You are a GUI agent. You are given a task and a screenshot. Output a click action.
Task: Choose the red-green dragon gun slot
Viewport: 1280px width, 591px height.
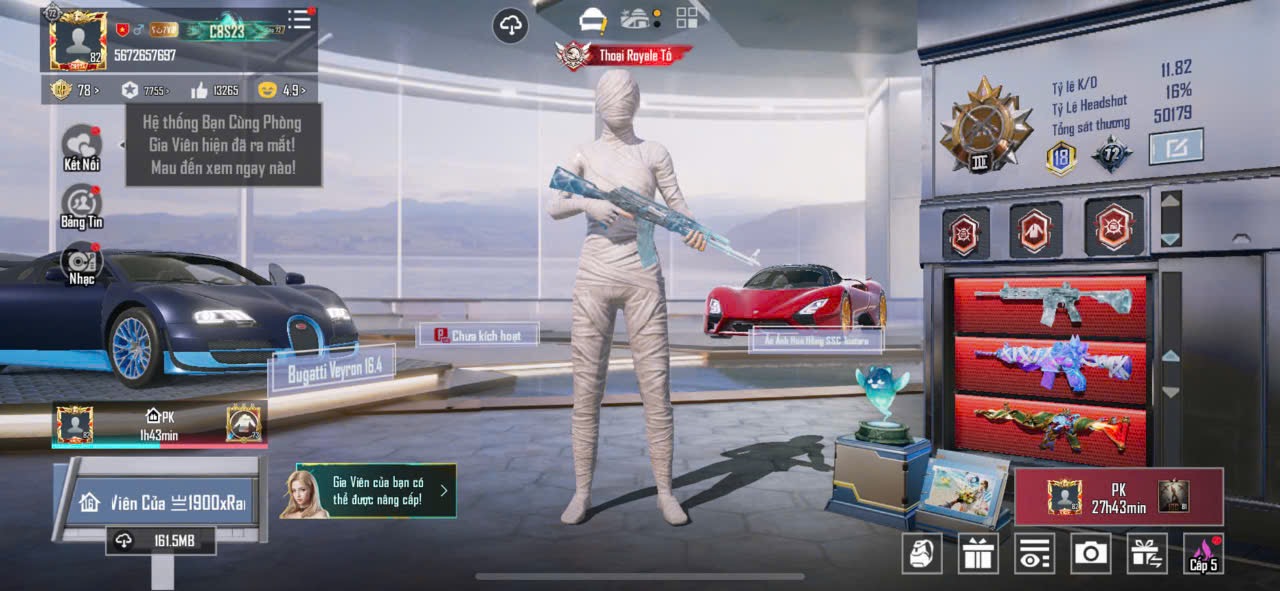1050,425
